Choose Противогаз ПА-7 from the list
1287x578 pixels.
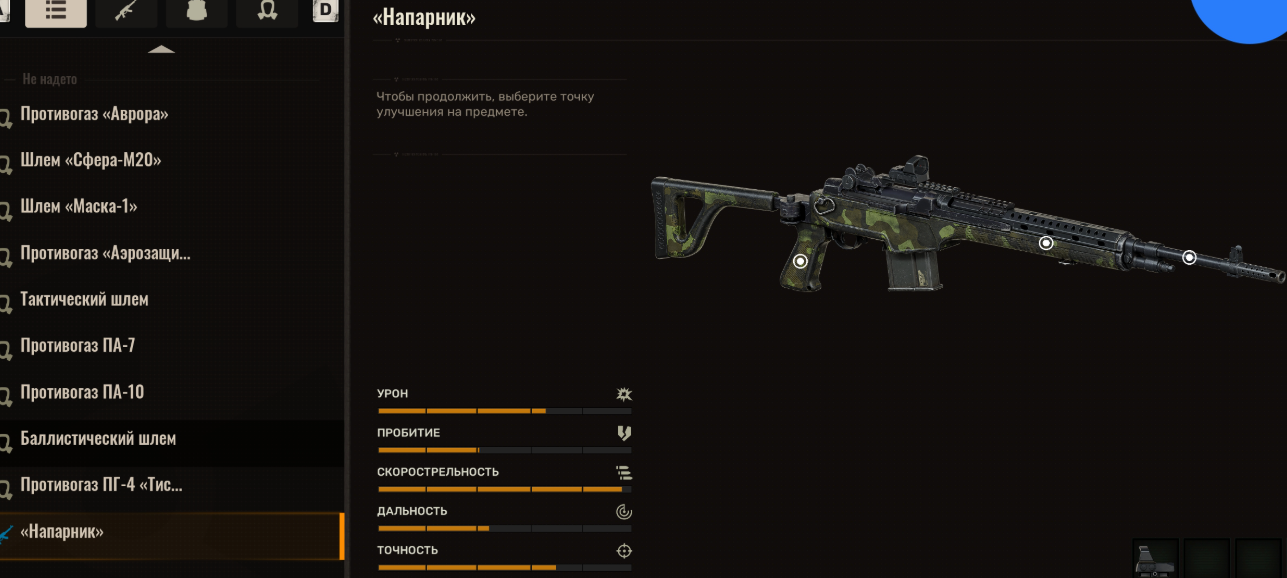click(78, 346)
